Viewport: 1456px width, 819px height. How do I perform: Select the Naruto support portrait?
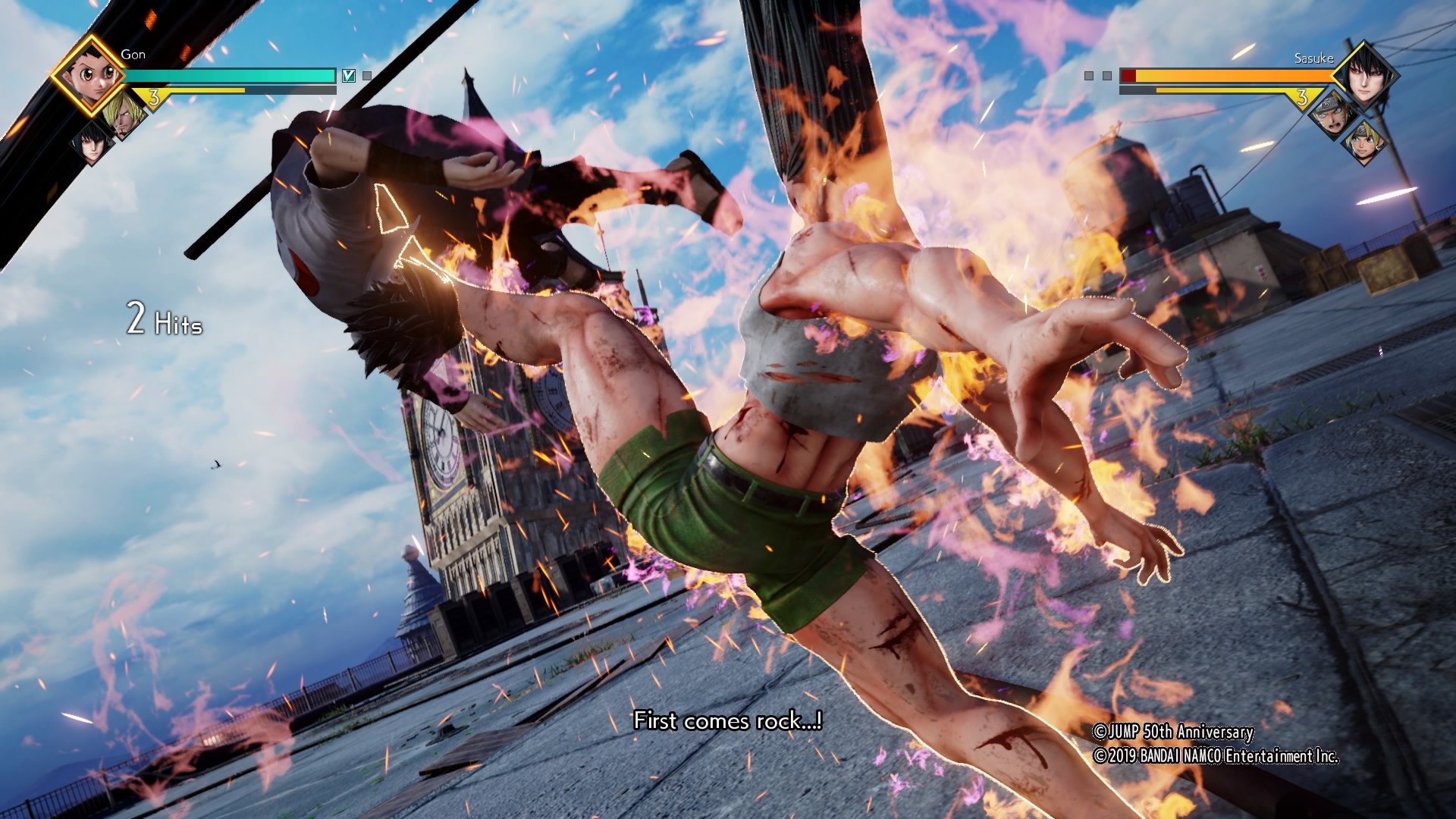(1332, 115)
